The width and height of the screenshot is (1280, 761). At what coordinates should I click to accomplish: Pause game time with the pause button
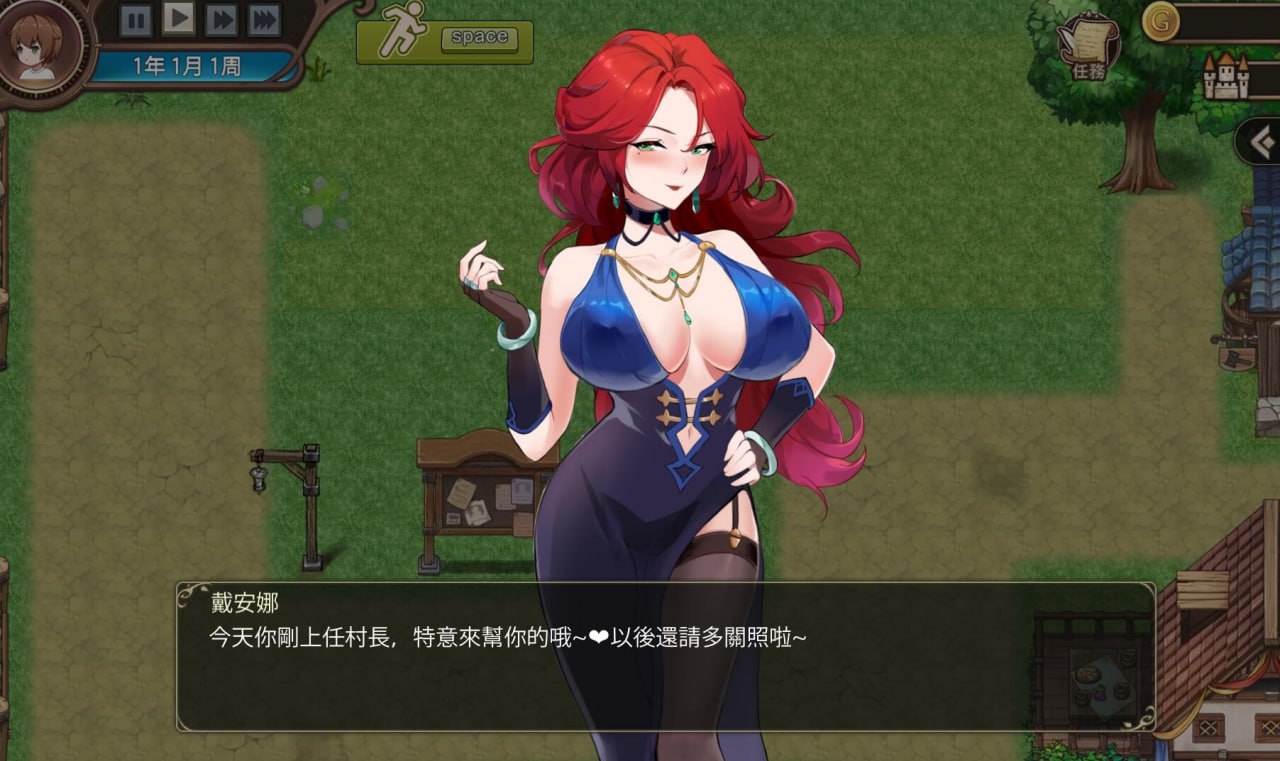[x=136, y=18]
